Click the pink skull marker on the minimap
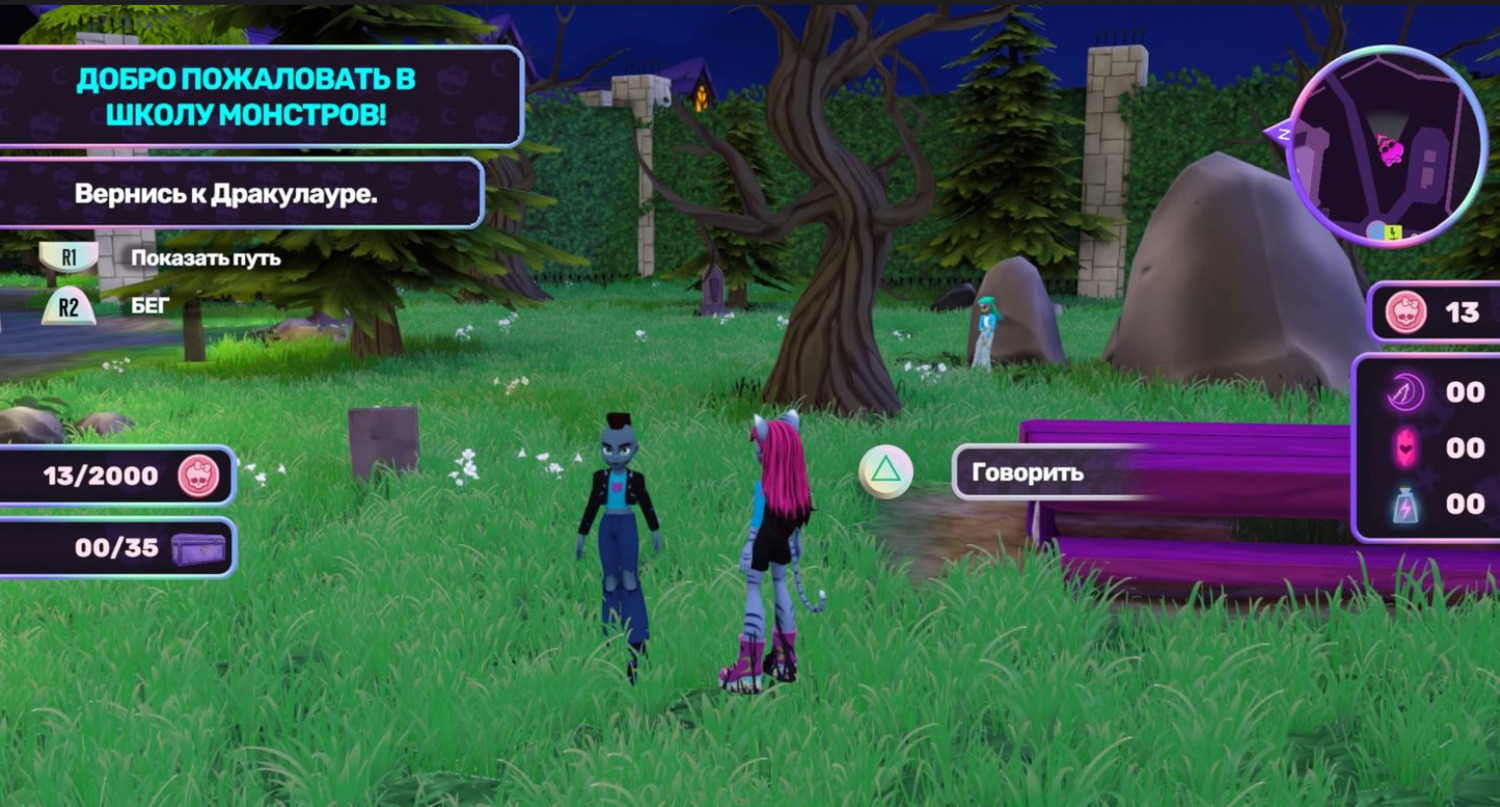The height and width of the screenshot is (807, 1500). point(1389,151)
